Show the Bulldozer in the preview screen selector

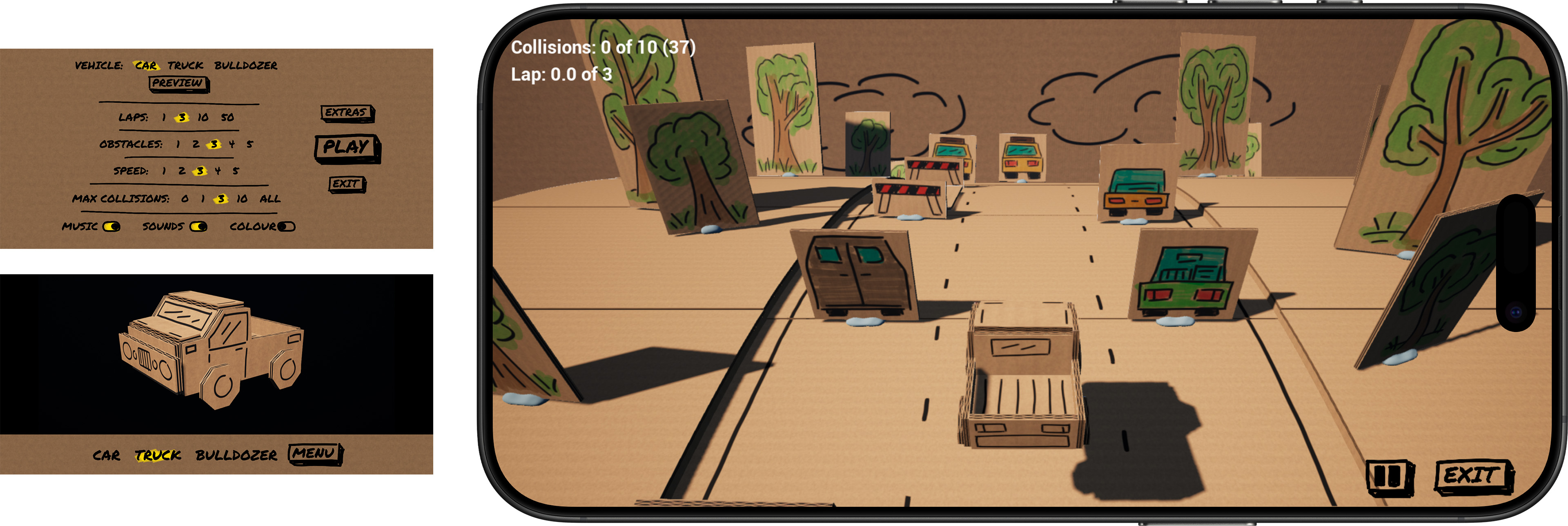tap(236, 455)
